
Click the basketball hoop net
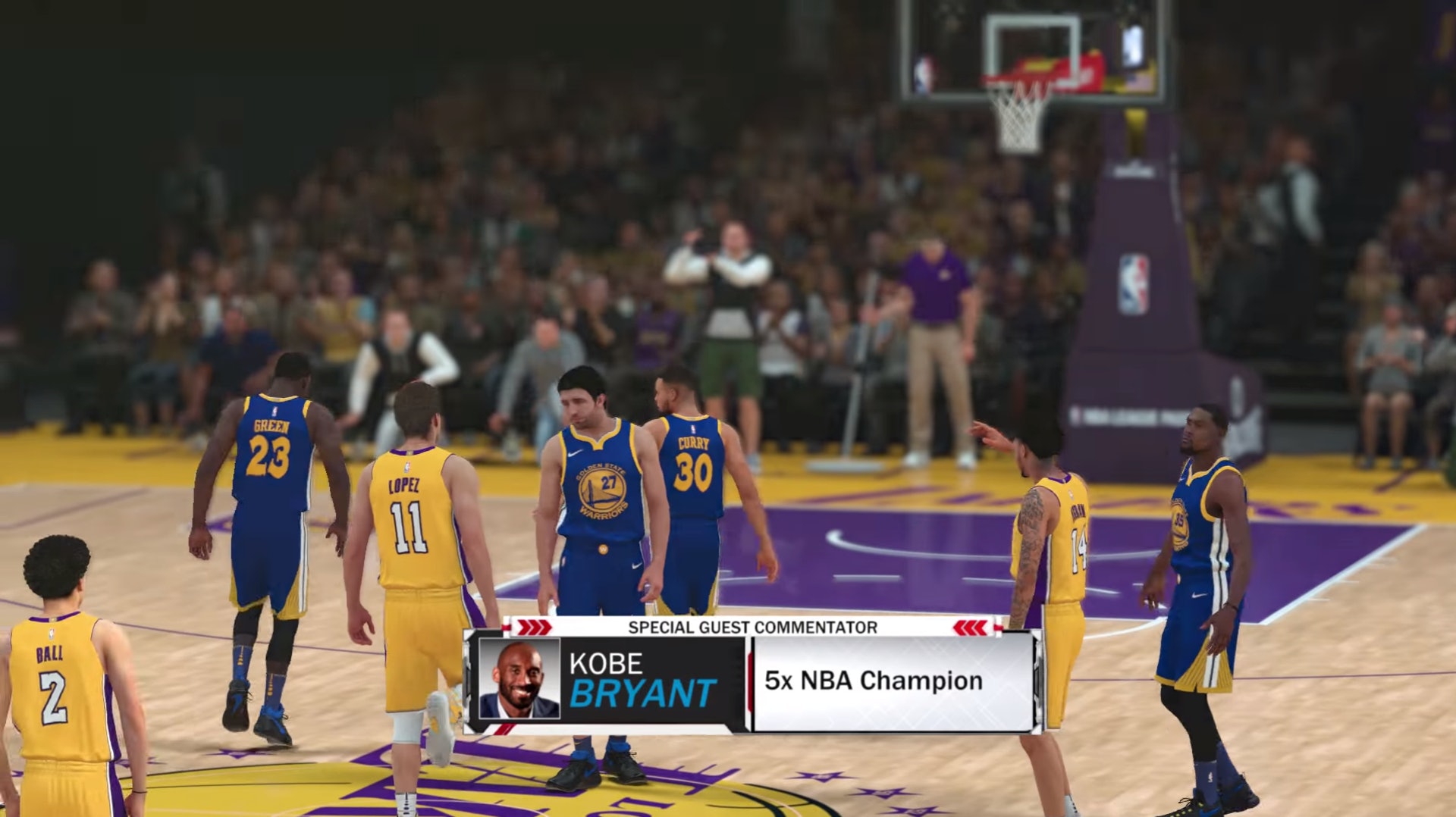point(1016,121)
